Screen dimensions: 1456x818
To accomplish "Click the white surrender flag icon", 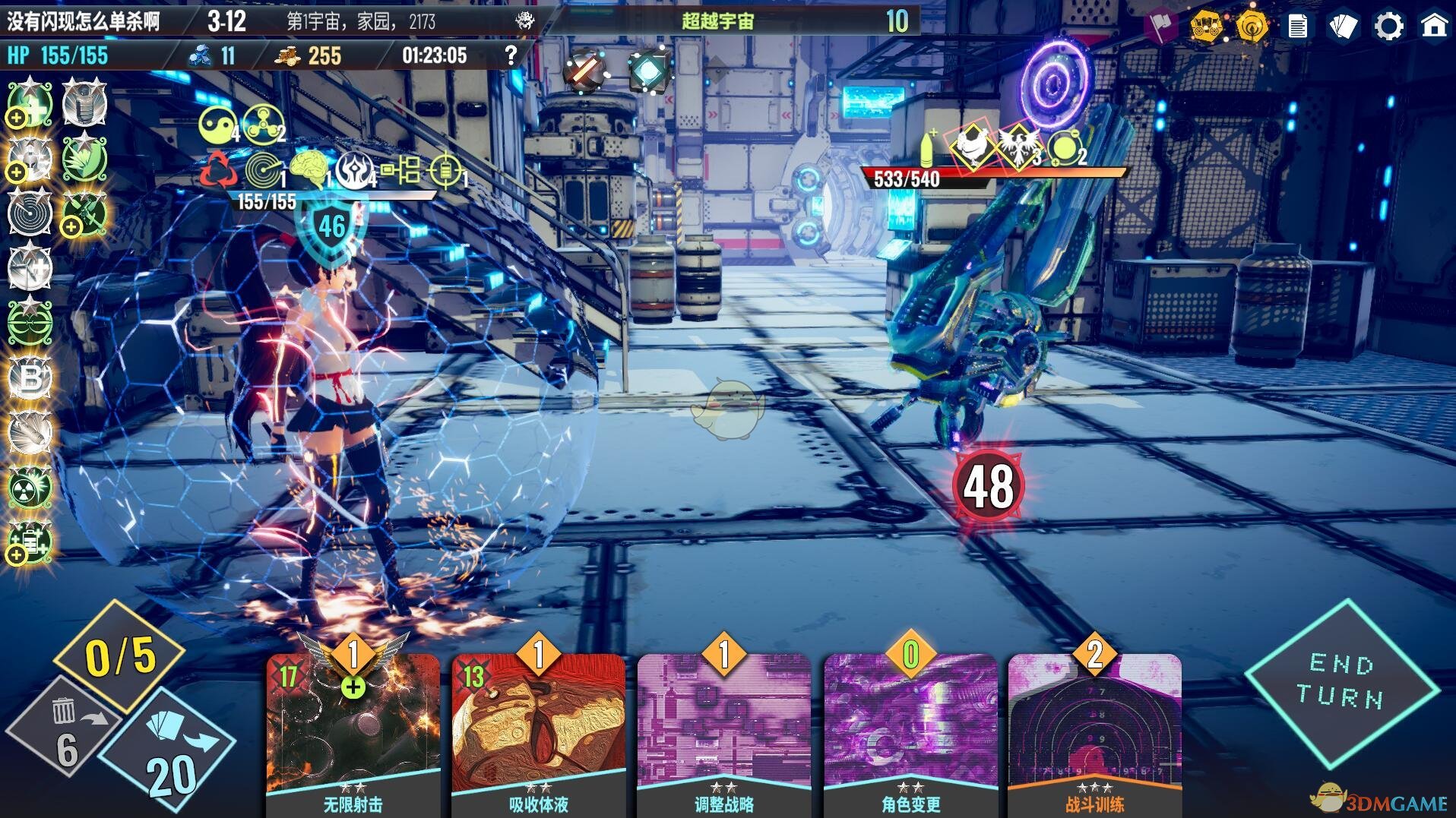I will click(x=1160, y=26).
